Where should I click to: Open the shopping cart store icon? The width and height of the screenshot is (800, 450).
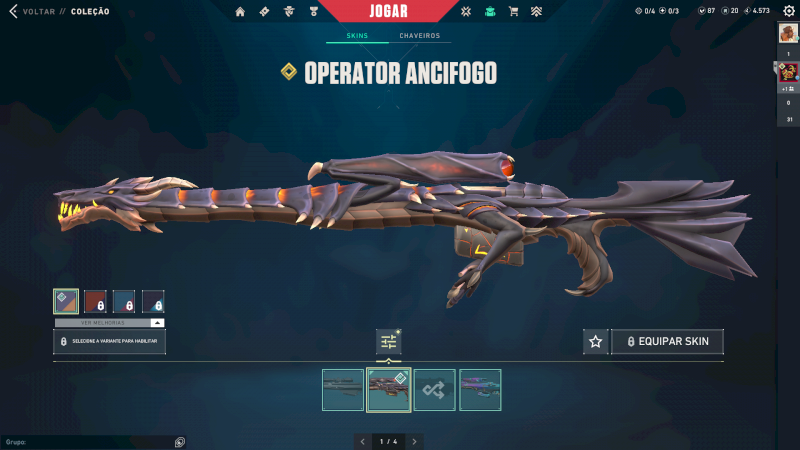pos(513,12)
